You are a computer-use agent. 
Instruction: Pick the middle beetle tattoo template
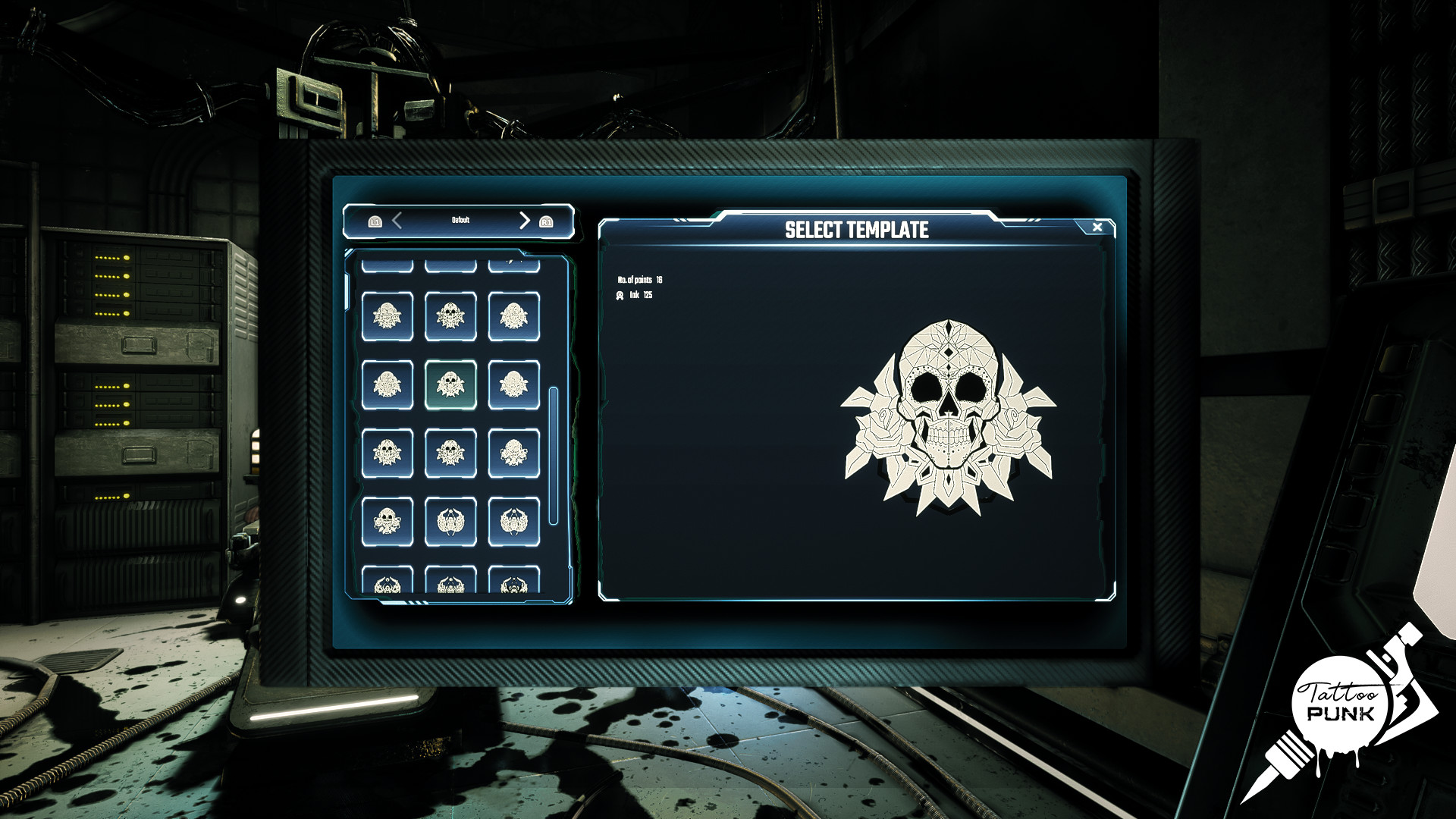pyautogui.click(x=451, y=521)
